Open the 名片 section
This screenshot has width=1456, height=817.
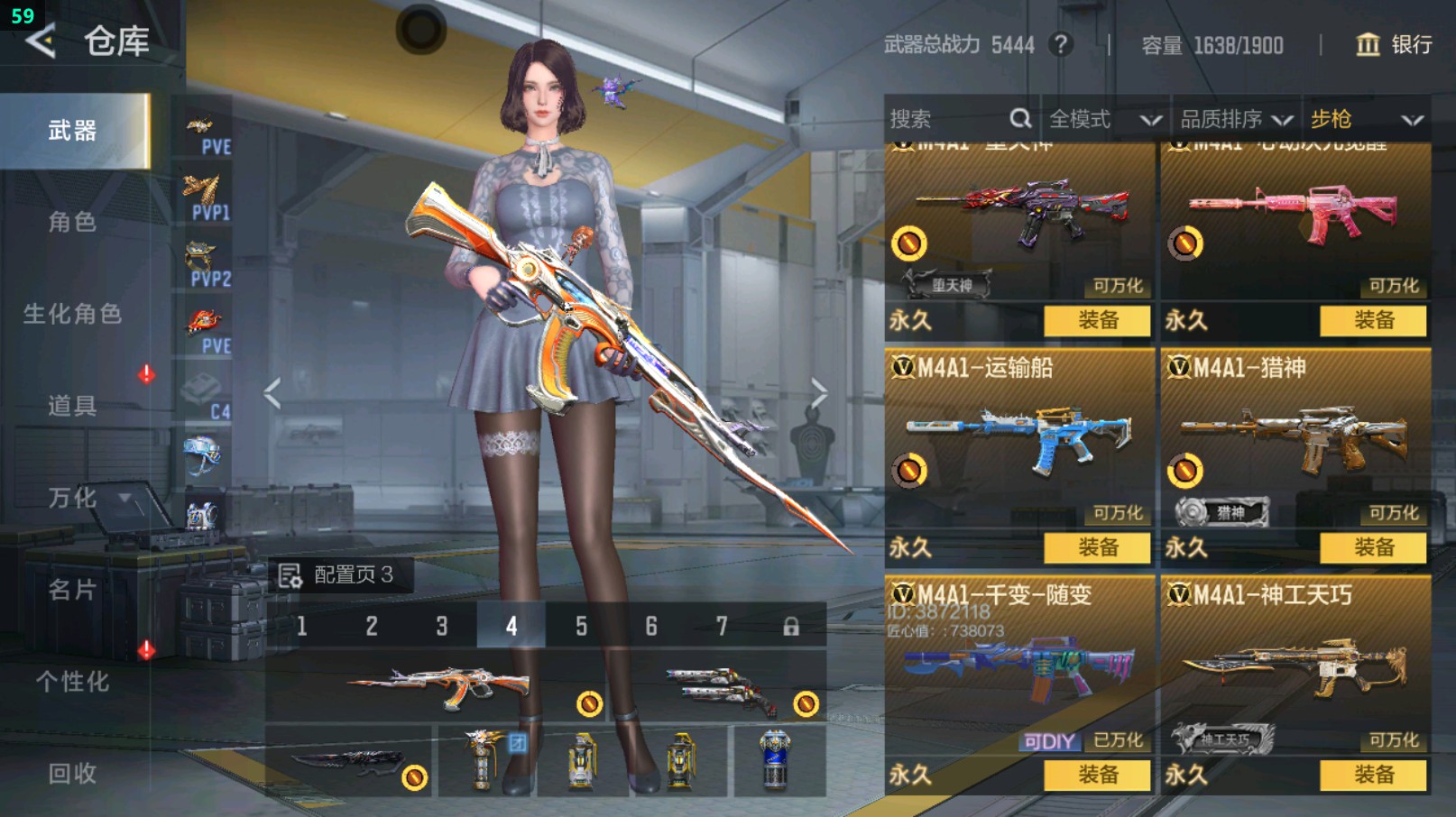pos(72,590)
